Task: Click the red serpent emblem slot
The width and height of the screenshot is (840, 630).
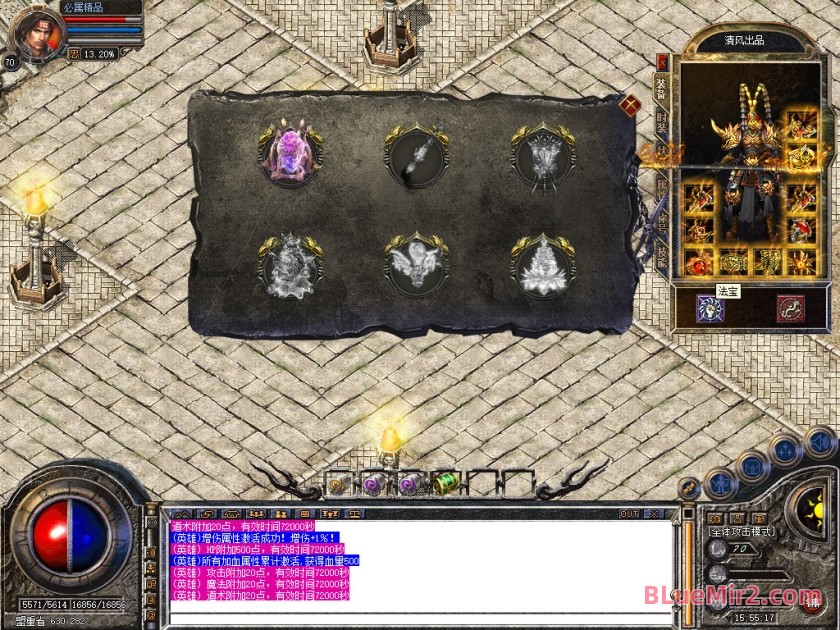Action: pos(791,308)
